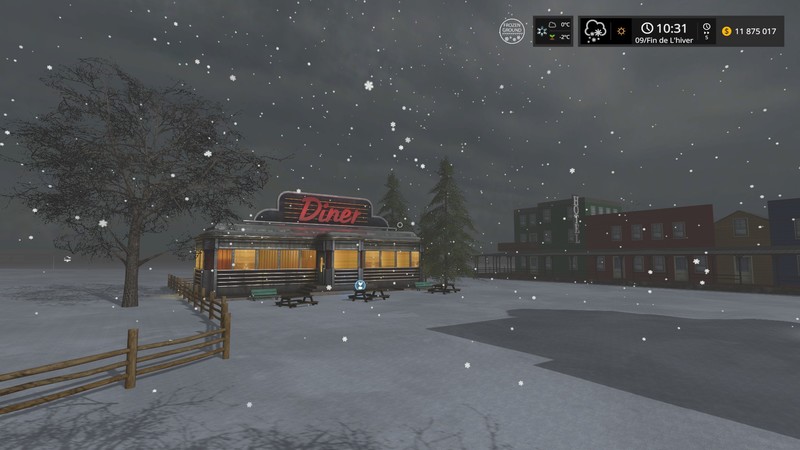Open the time scale speed icon
Image resolution: width=800 pixels, height=450 pixels.
click(x=707, y=31)
